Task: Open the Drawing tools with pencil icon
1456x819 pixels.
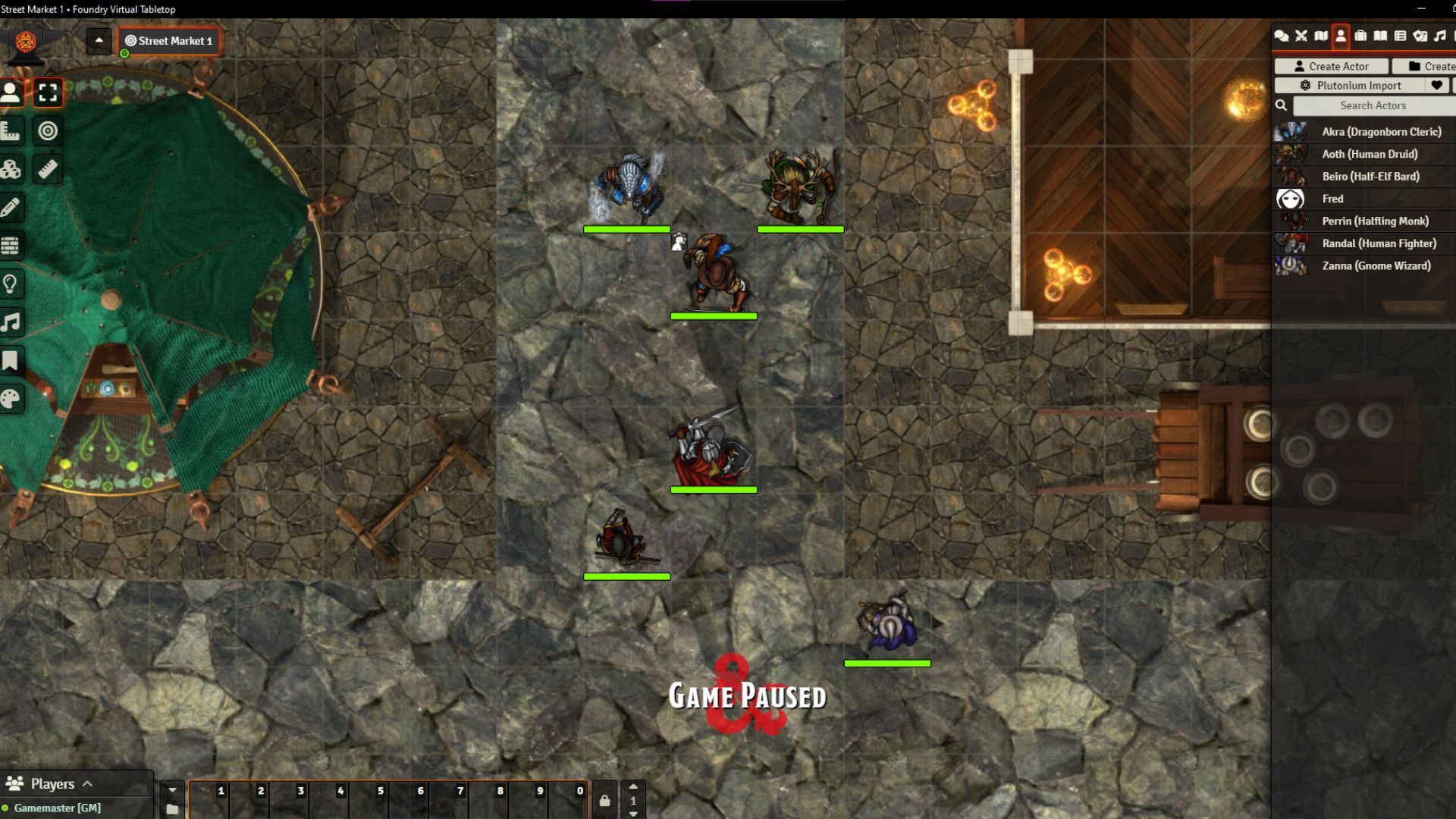Action: (11, 207)
